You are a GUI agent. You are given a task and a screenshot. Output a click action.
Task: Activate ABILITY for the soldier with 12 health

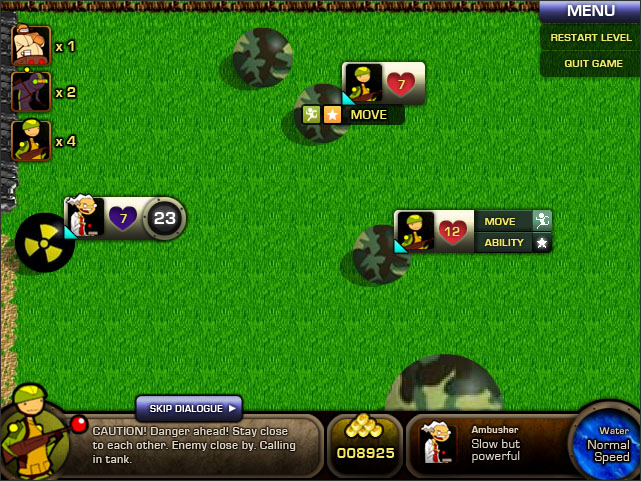click(504, 242)
